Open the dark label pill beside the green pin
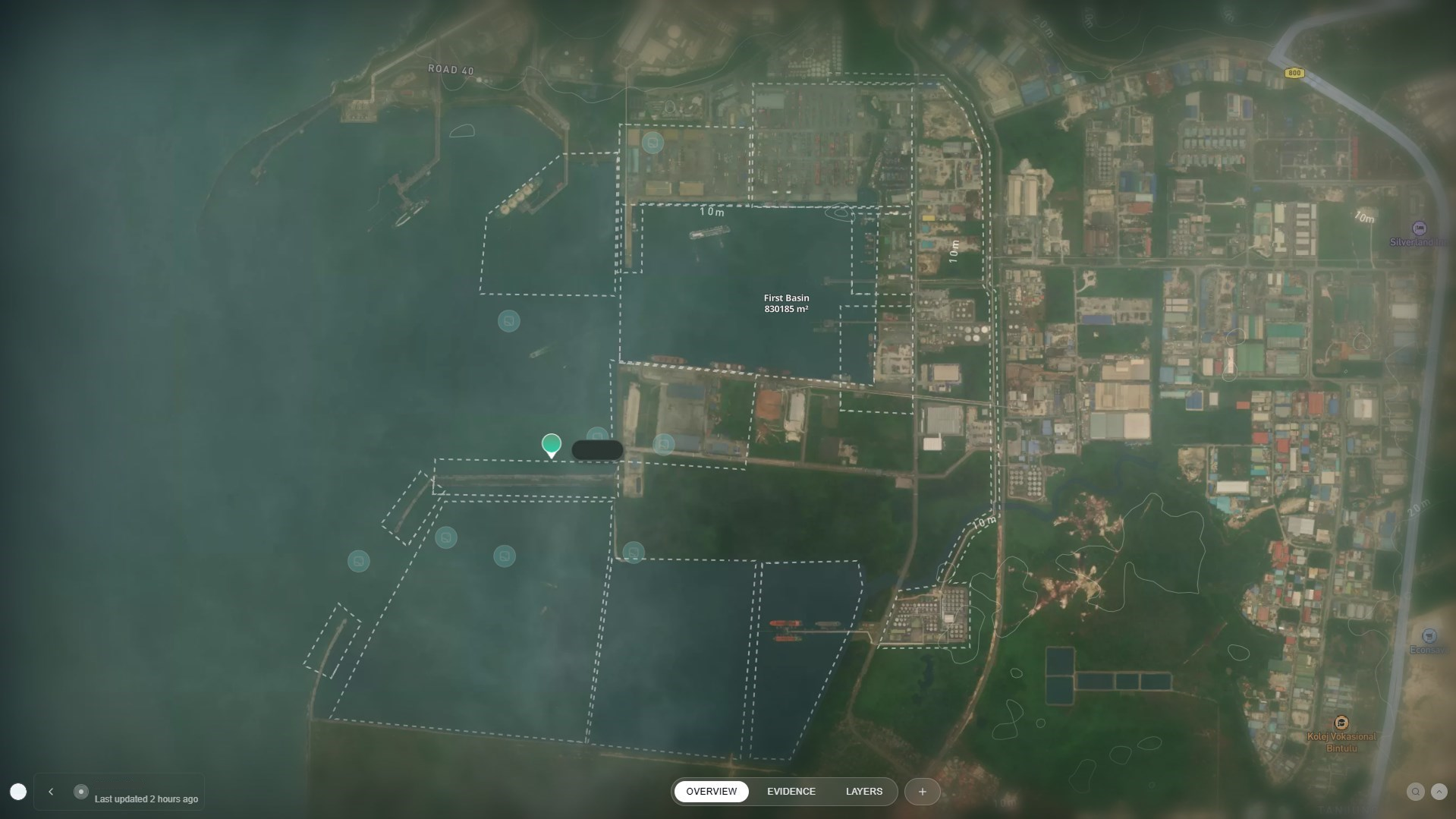This screenshot has width=1456, height=819. 597,450
